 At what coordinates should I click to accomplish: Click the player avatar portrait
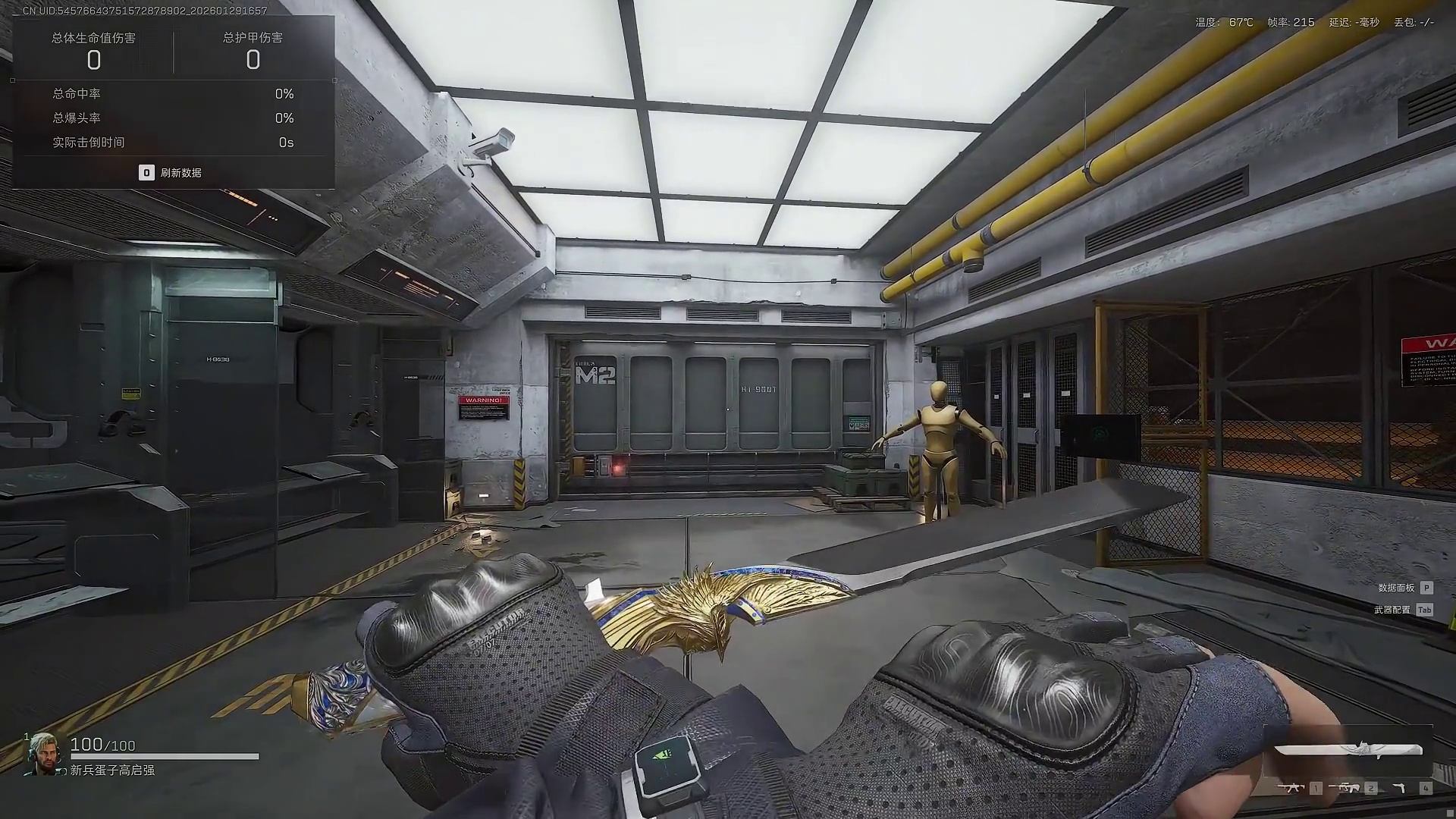coord(43,753)
